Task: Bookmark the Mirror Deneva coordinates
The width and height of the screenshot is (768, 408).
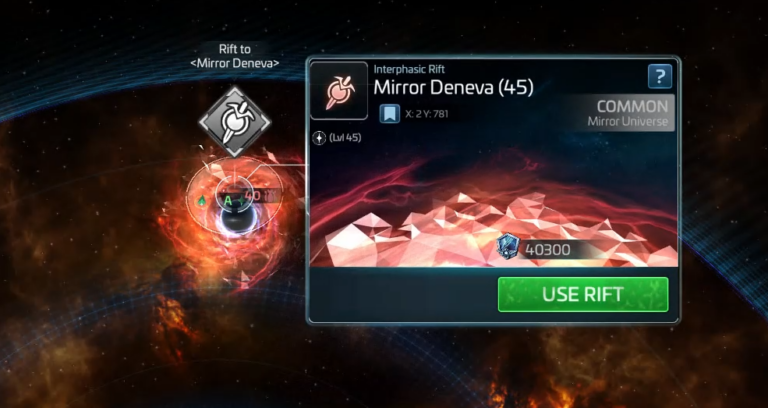Action: [x=389, y=114]
